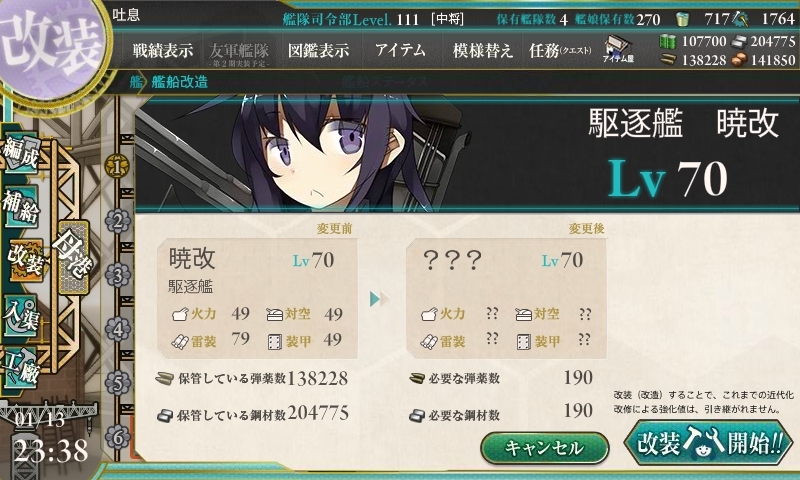Switch to fleet number 4 tab

coord(118,328)
